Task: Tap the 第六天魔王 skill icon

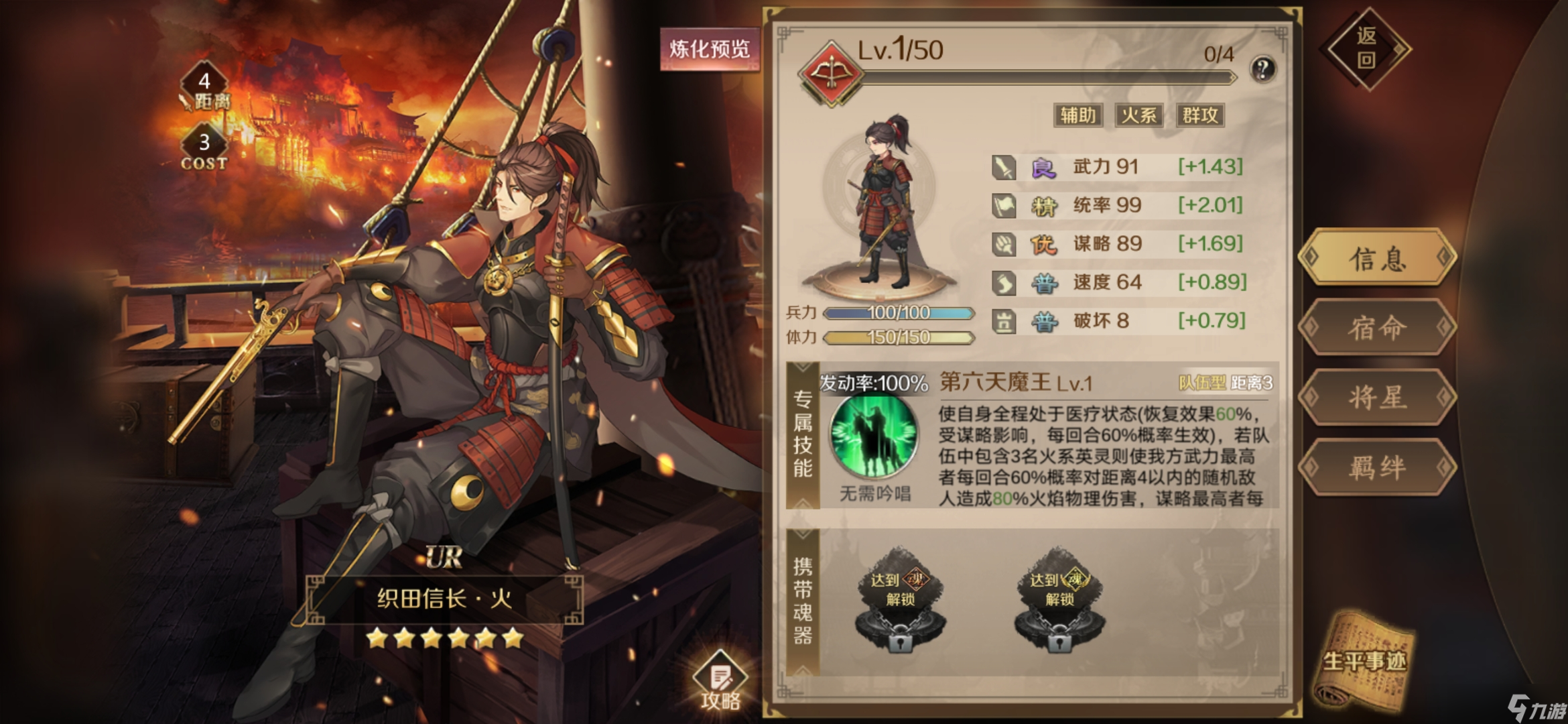Action: (874, 436)
